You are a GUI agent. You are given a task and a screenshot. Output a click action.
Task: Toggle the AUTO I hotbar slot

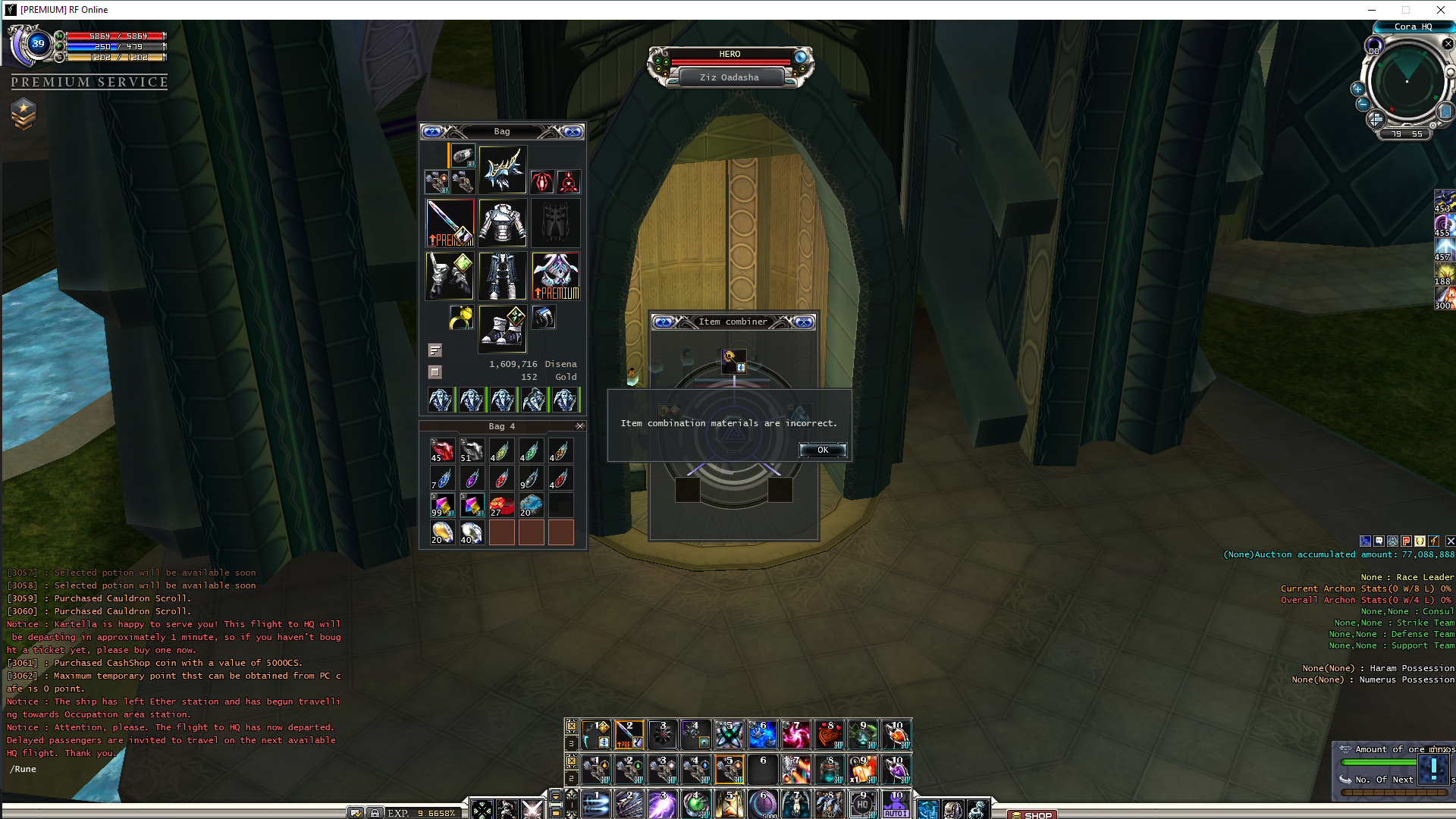pos(896,804)
